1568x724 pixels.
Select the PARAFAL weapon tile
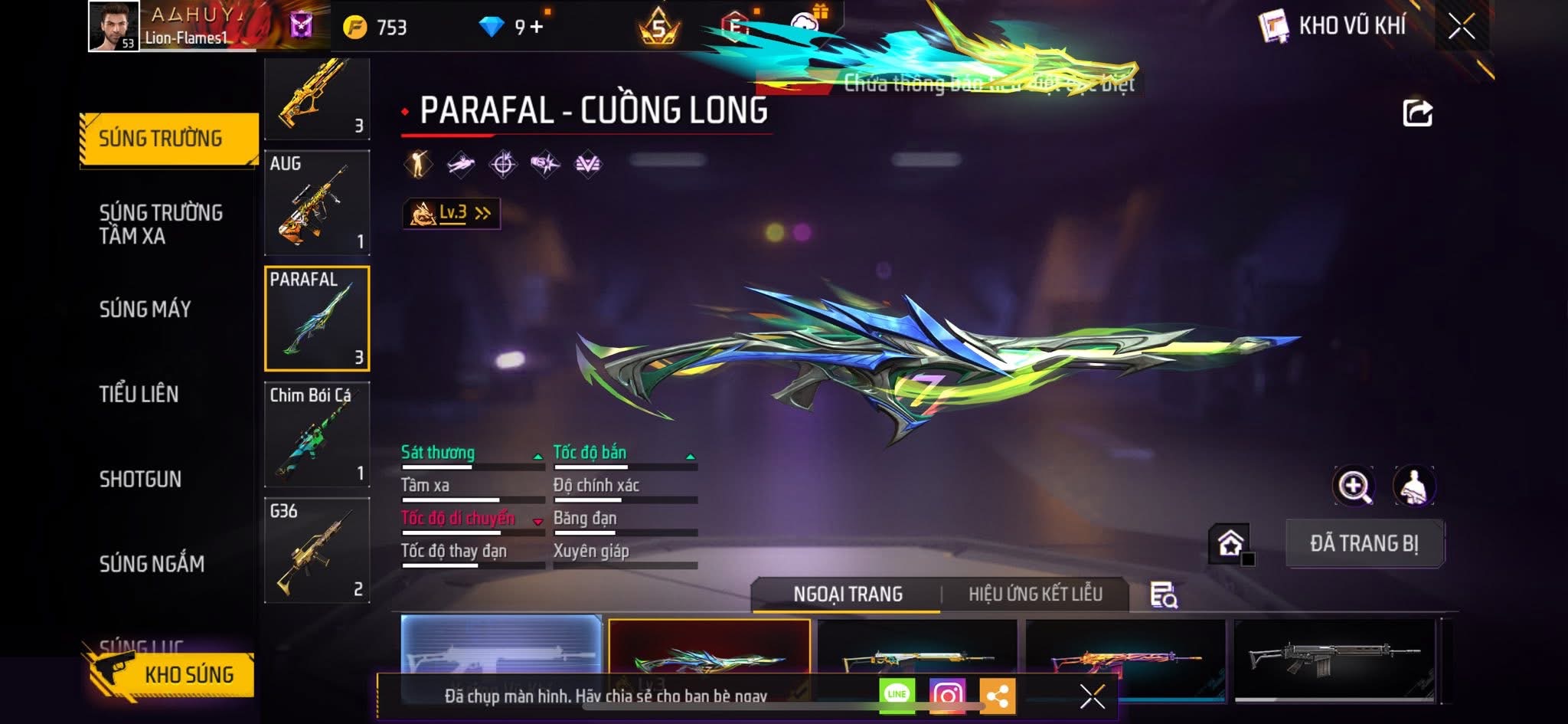[x=317, y=319]
